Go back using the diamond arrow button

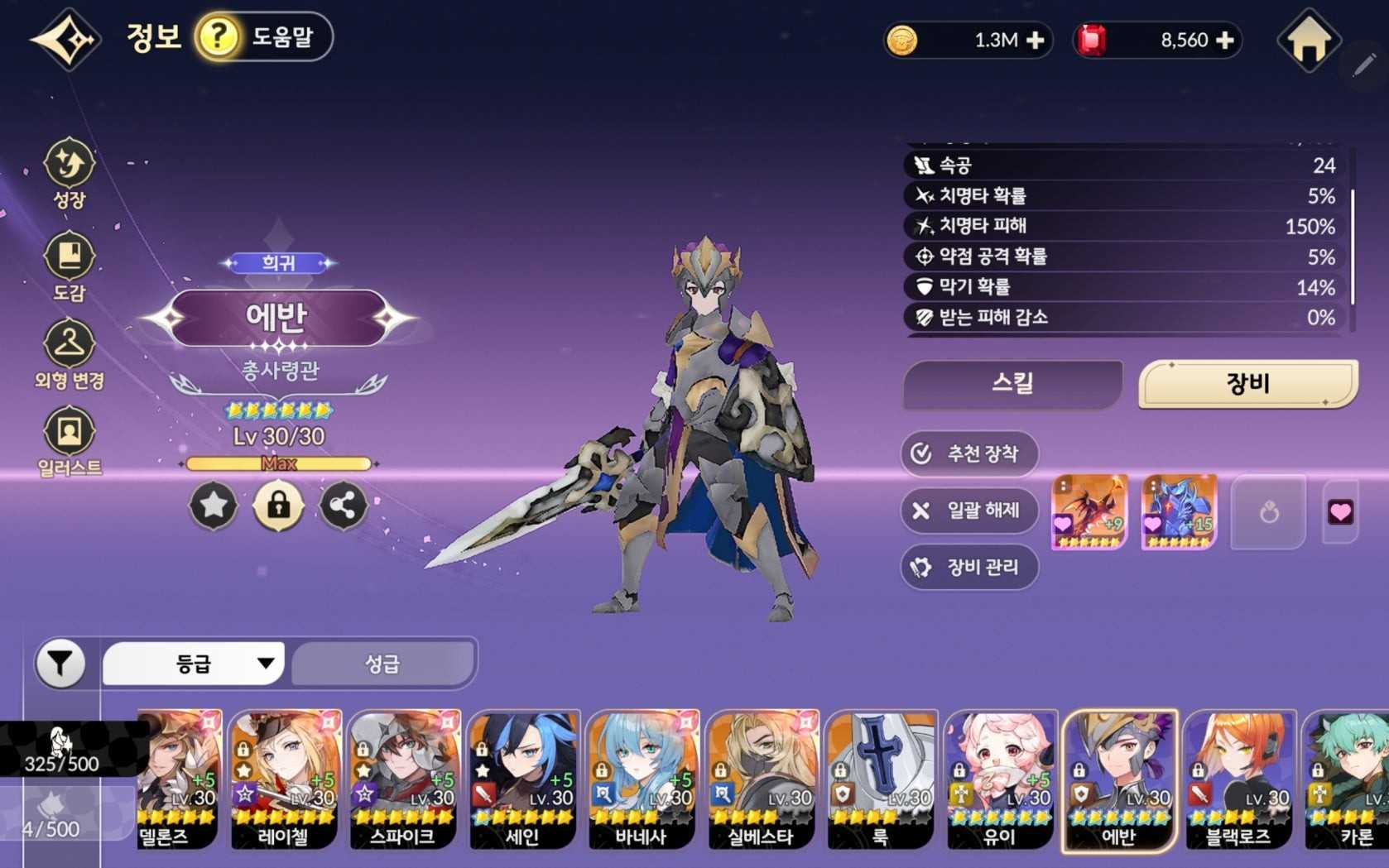tap(66, 39)
